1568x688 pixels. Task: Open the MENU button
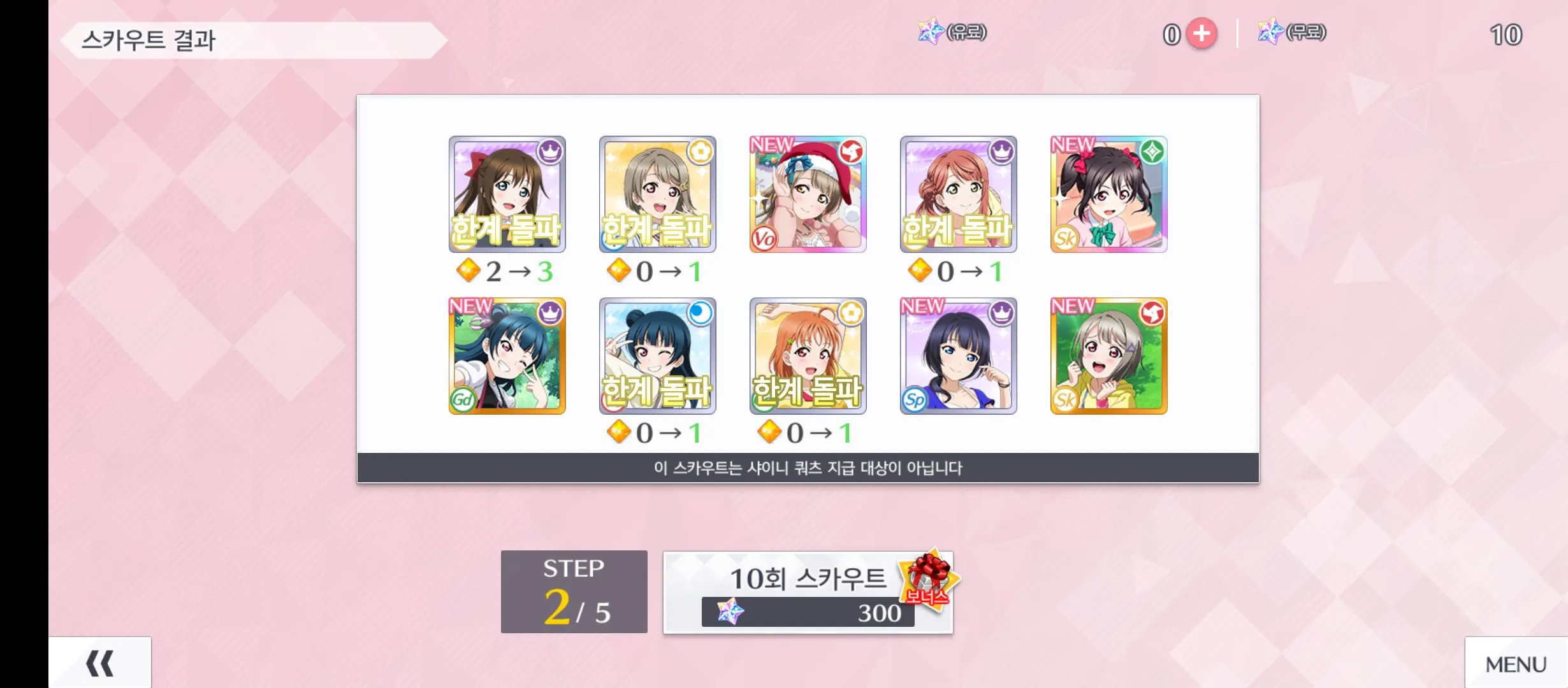(x=1516, y=664)
